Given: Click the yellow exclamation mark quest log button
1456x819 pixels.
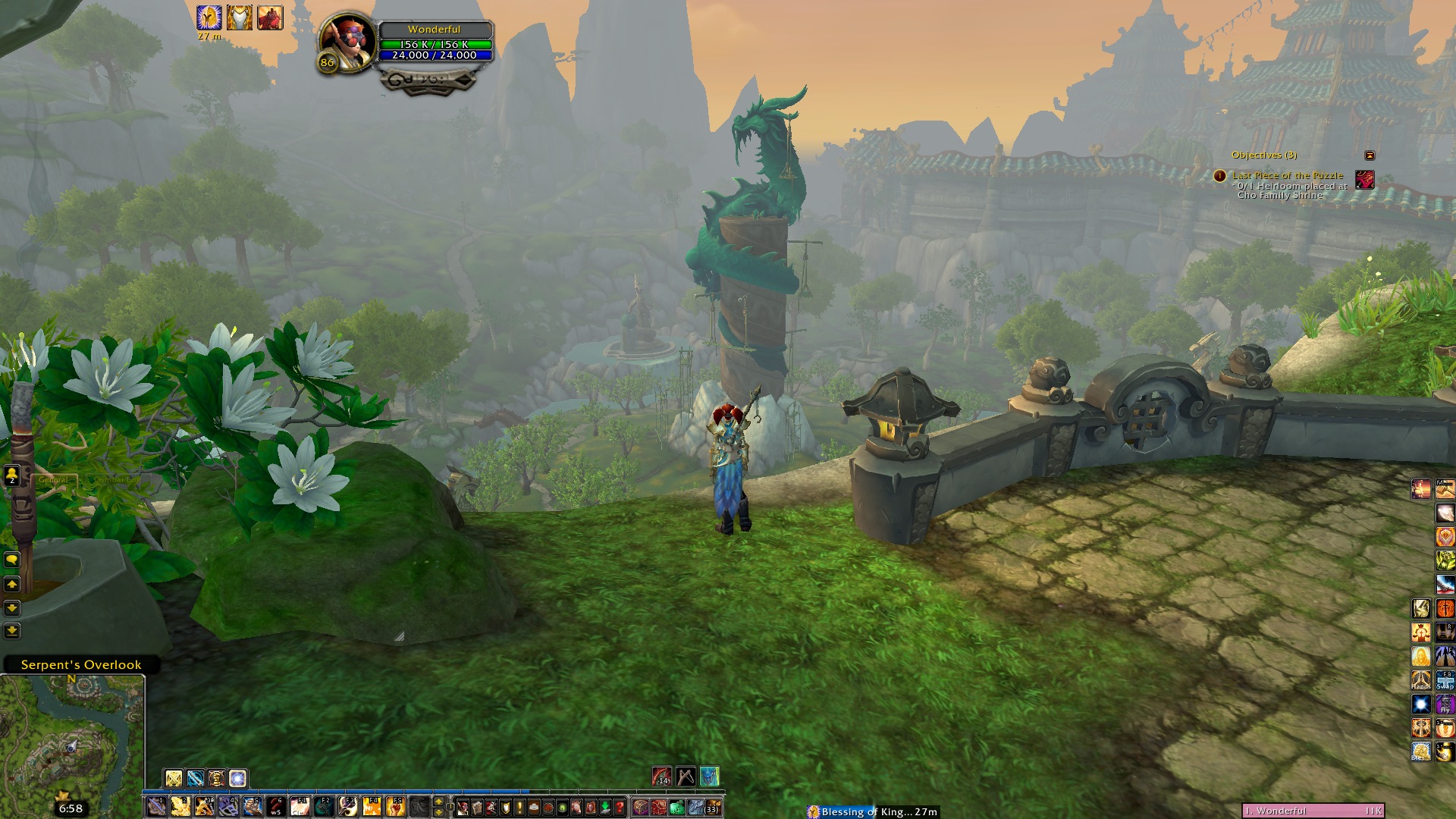Looking at the screenshot, I should pyautogui.click(x=518, y=807).
